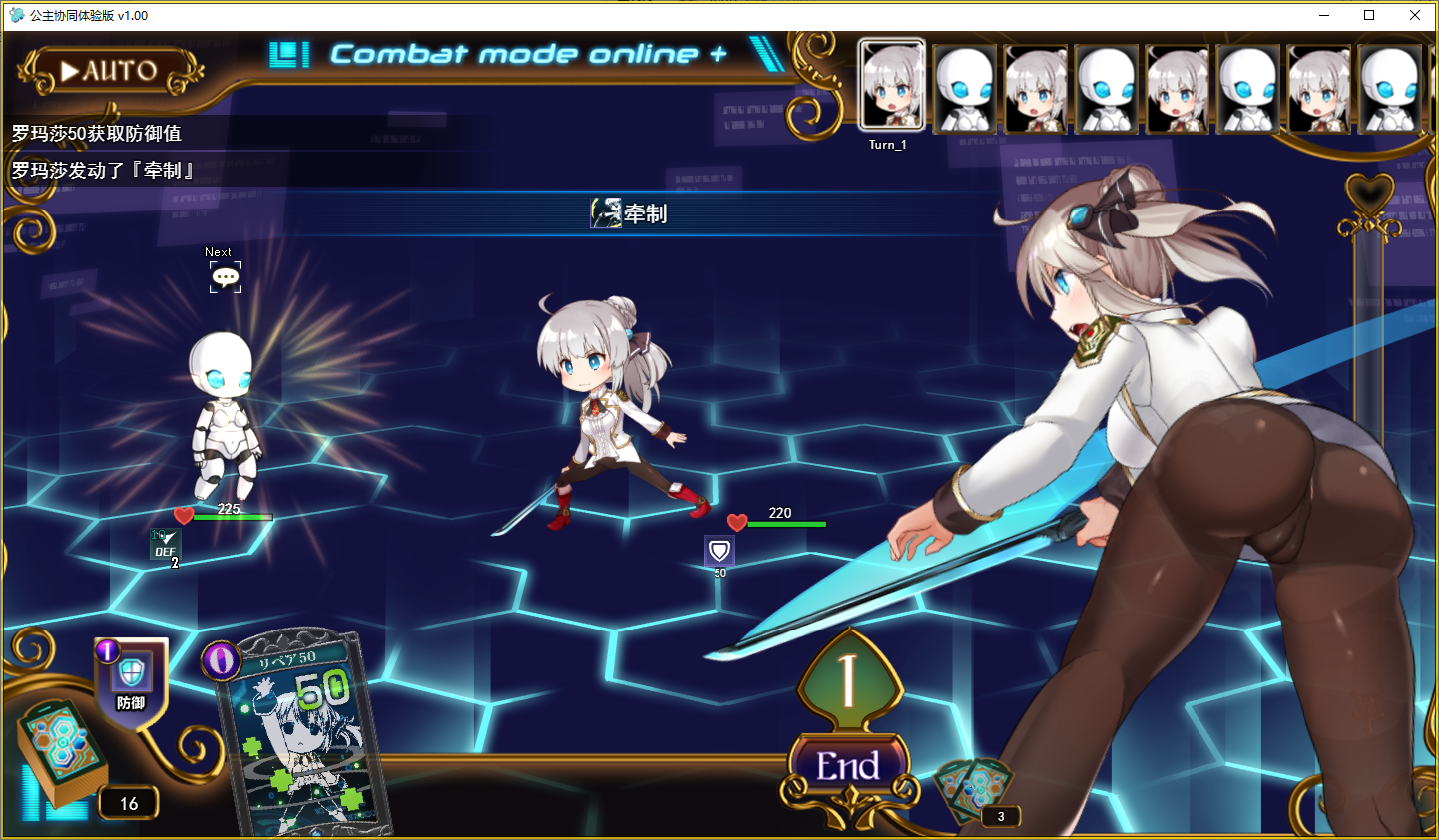End the current turn
1439x840 pixels.
pos(848,766)
